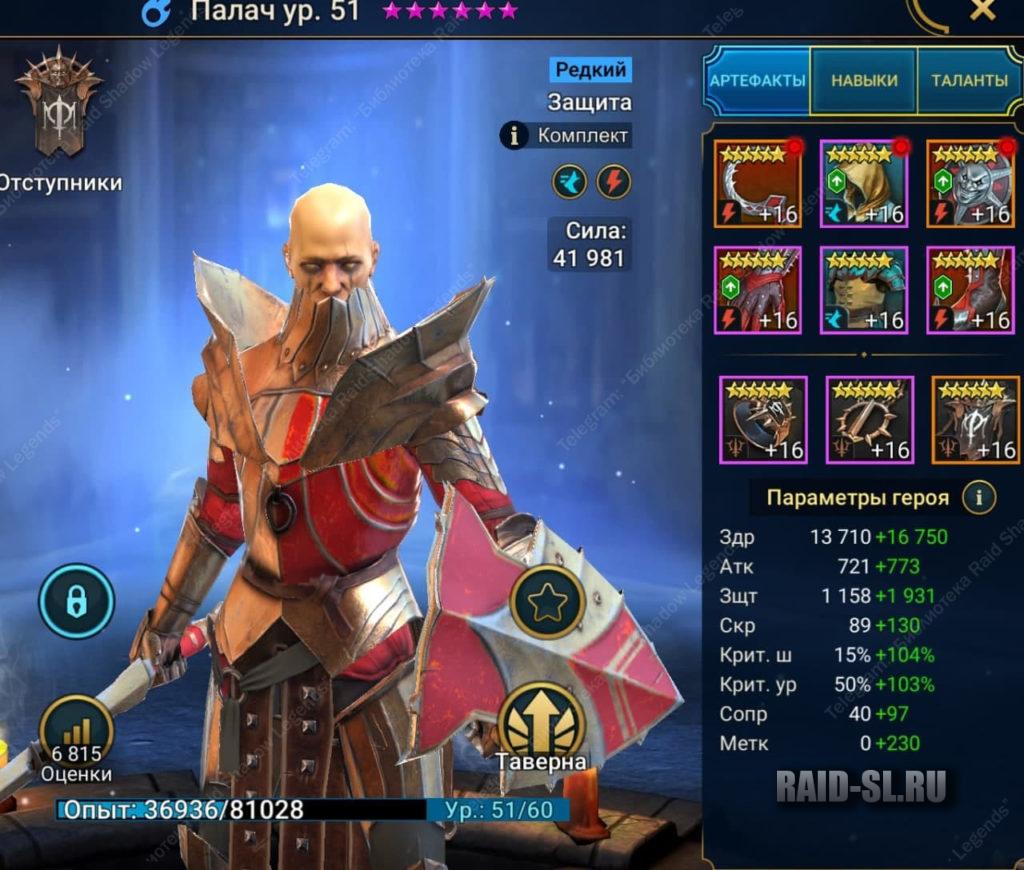The height and width of the screenshot is (870, 1024).
Task: Toggle the champion lock button
Action: pos(77,602)
